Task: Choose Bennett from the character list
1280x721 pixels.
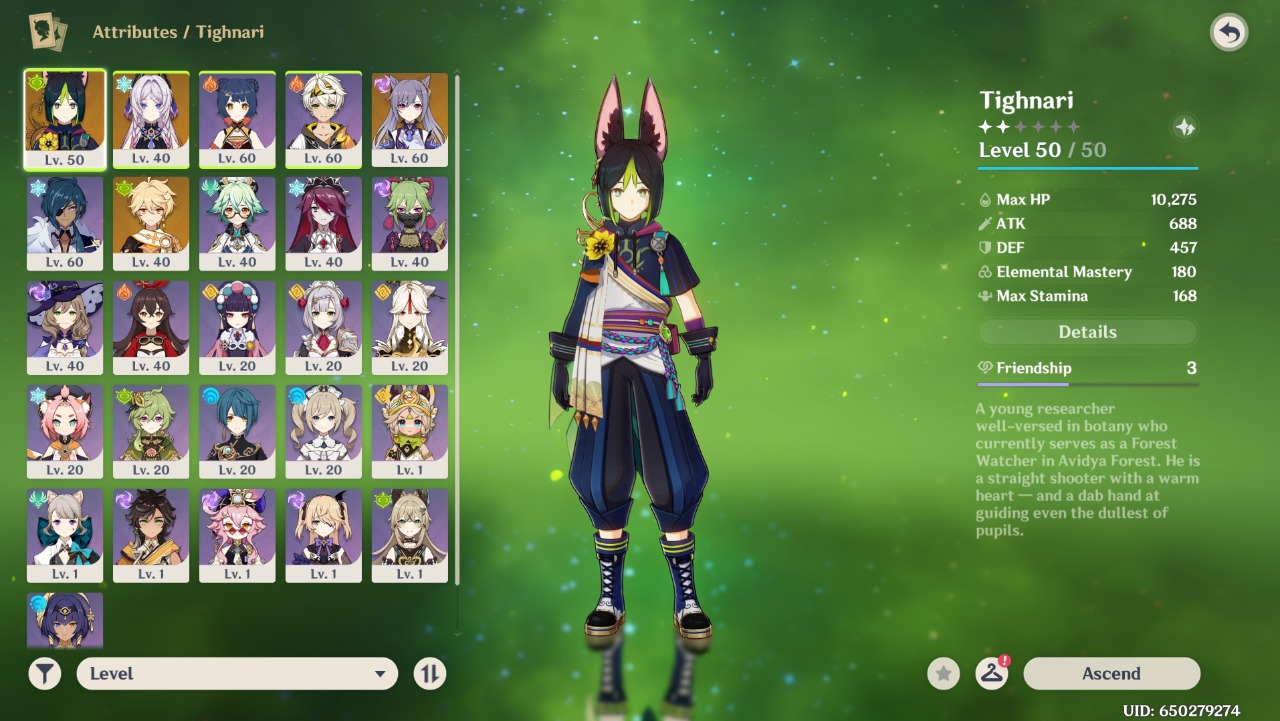Action: click(323, 118)
